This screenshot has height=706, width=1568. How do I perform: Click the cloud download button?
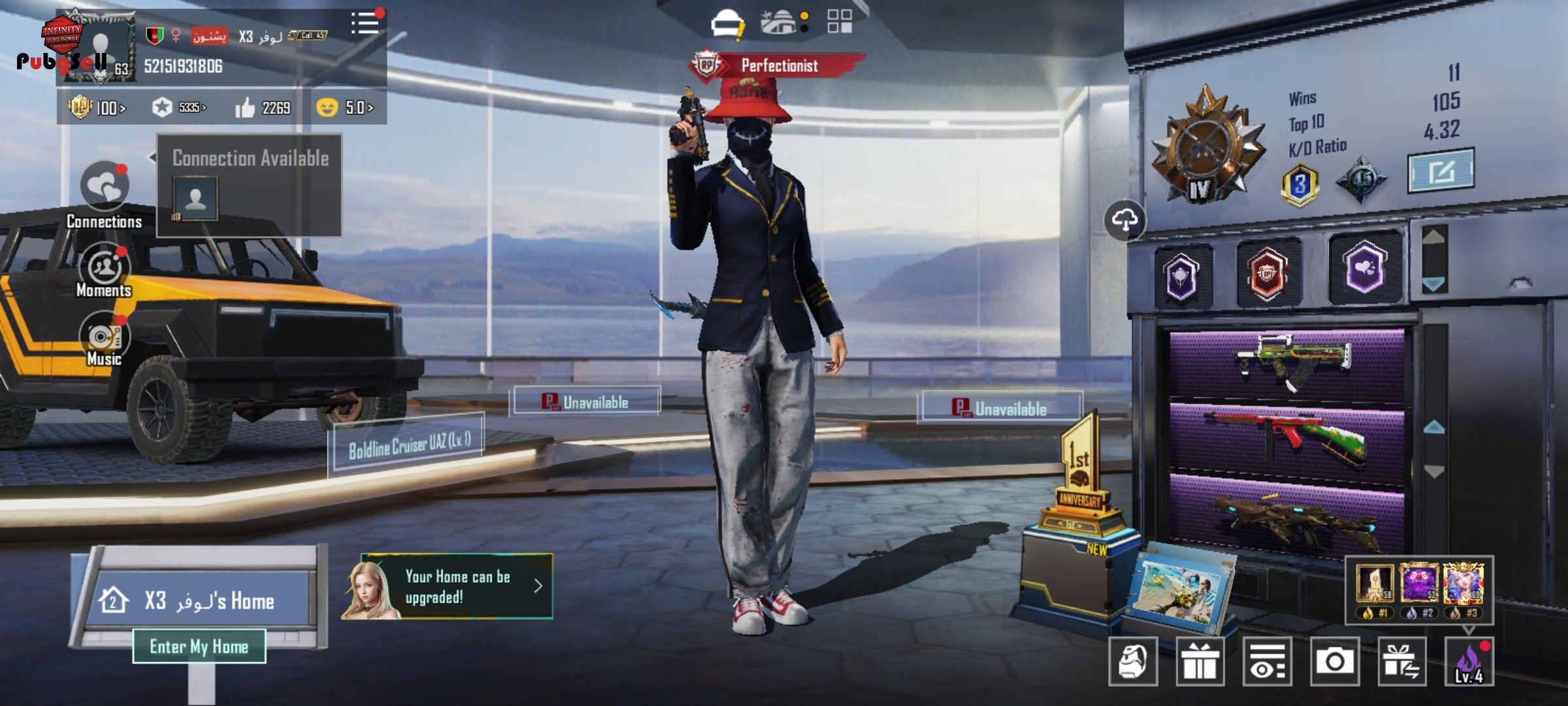(1124, 220)
